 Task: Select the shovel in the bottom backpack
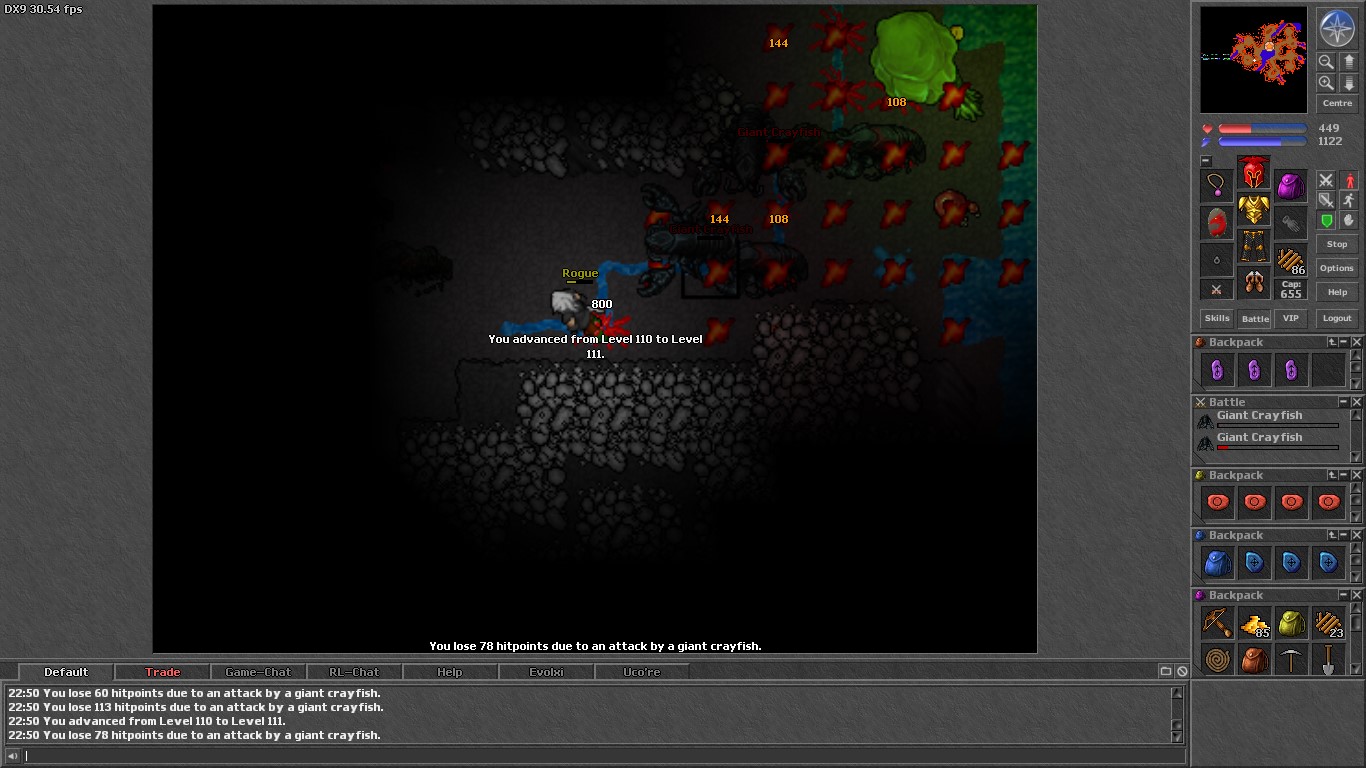pos(1329,660)
